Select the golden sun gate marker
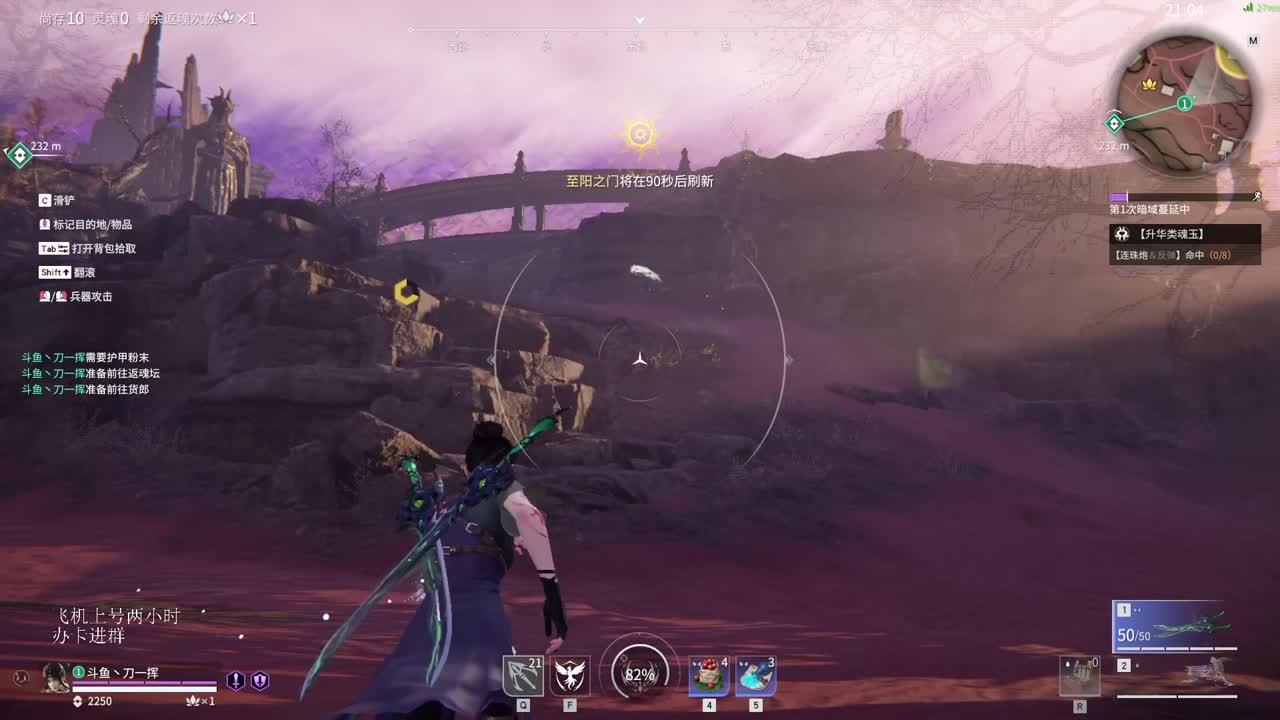The width and height of the screenshot is (1280, 720). (x=640, y=134)
